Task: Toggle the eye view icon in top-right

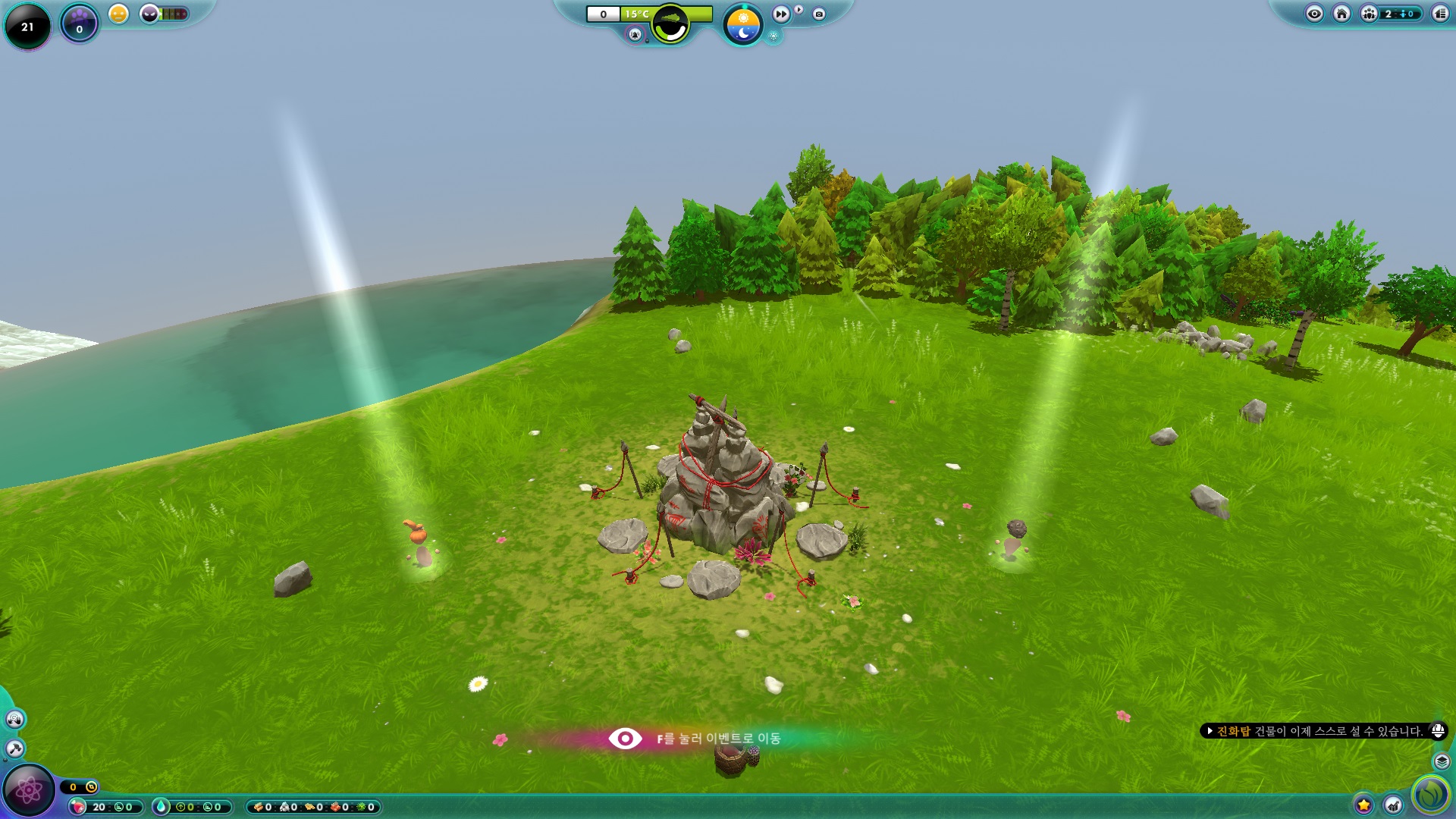Action: click(x=1314, y=14)
